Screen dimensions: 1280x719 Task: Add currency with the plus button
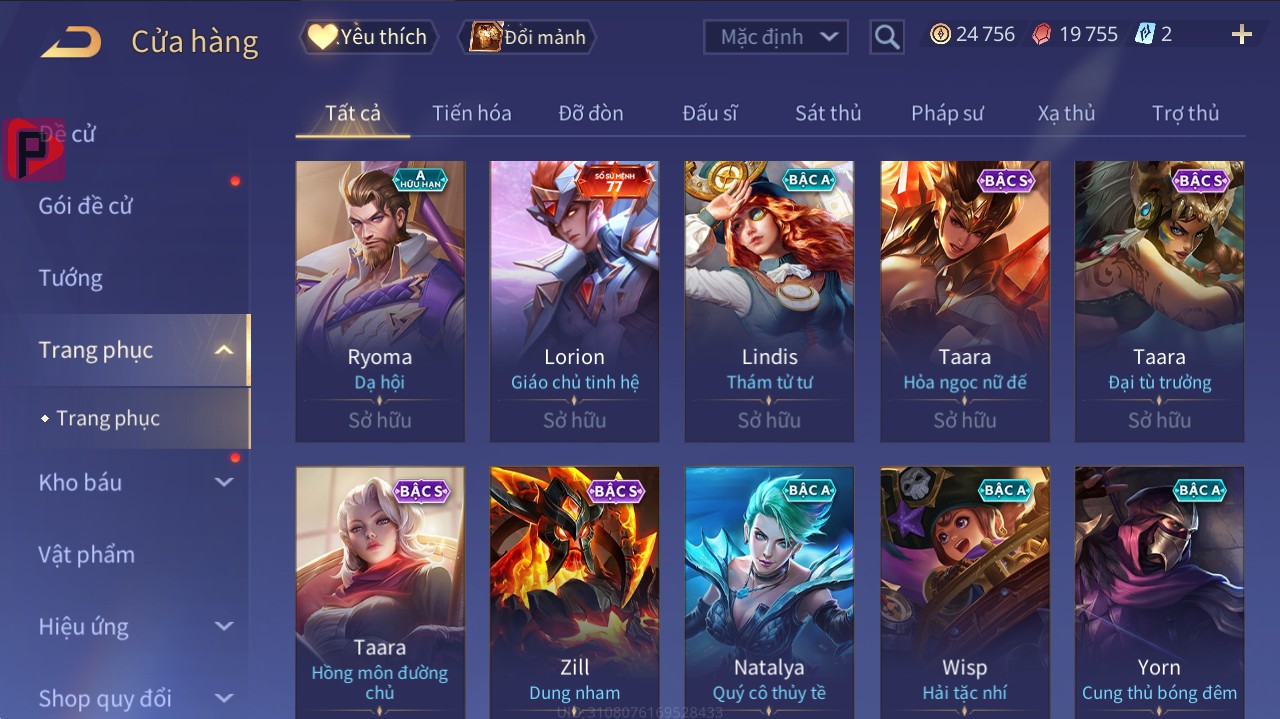click(1242, 35)
